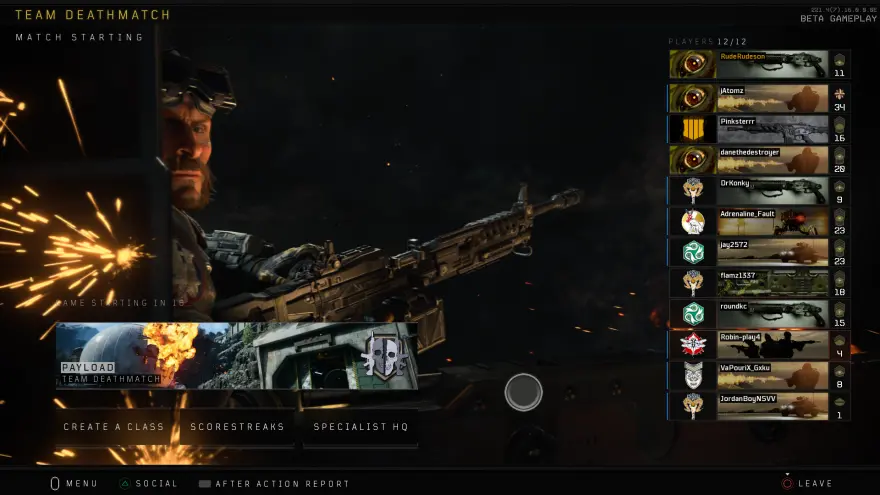Image resolution: width=880 pixels, height=495 pixels.
Task: Click the danethedestroyer player row
Action: (x=759, y=160)
